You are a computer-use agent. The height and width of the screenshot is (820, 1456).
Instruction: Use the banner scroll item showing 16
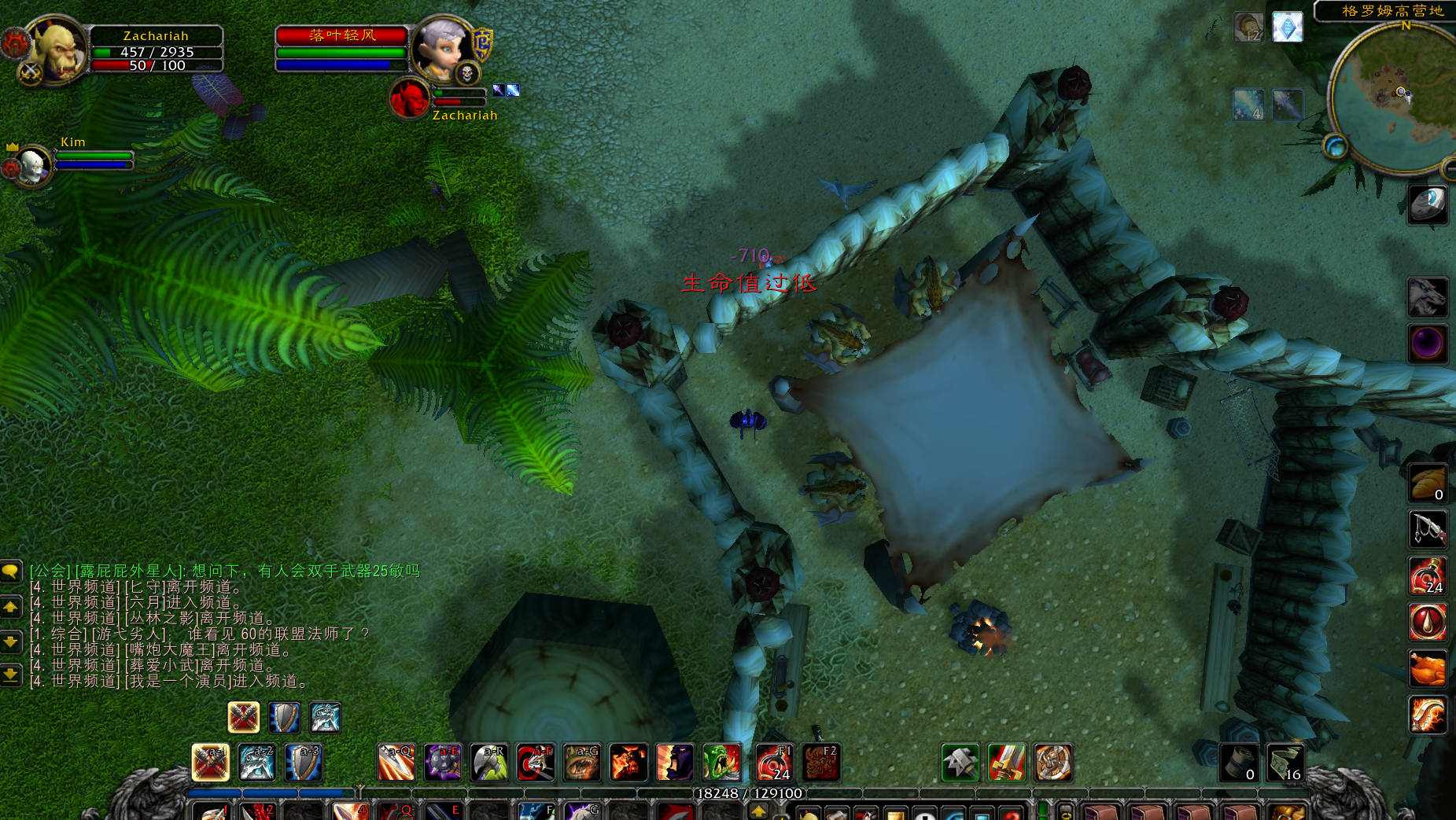[1285, 763]
